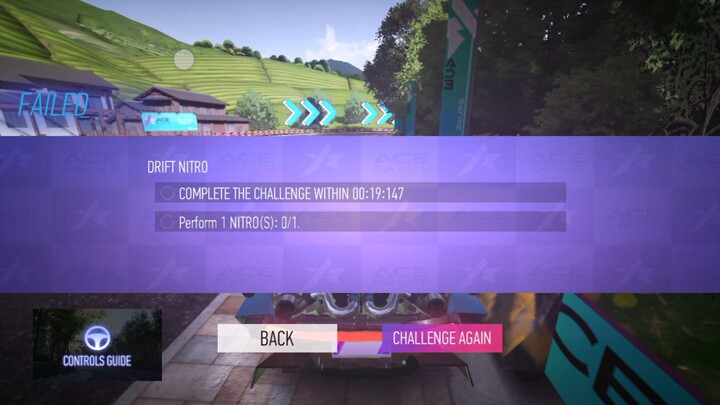
Task: Retry via the Challenge Again button
Action: pyautogui.click(x=441, y=338)
